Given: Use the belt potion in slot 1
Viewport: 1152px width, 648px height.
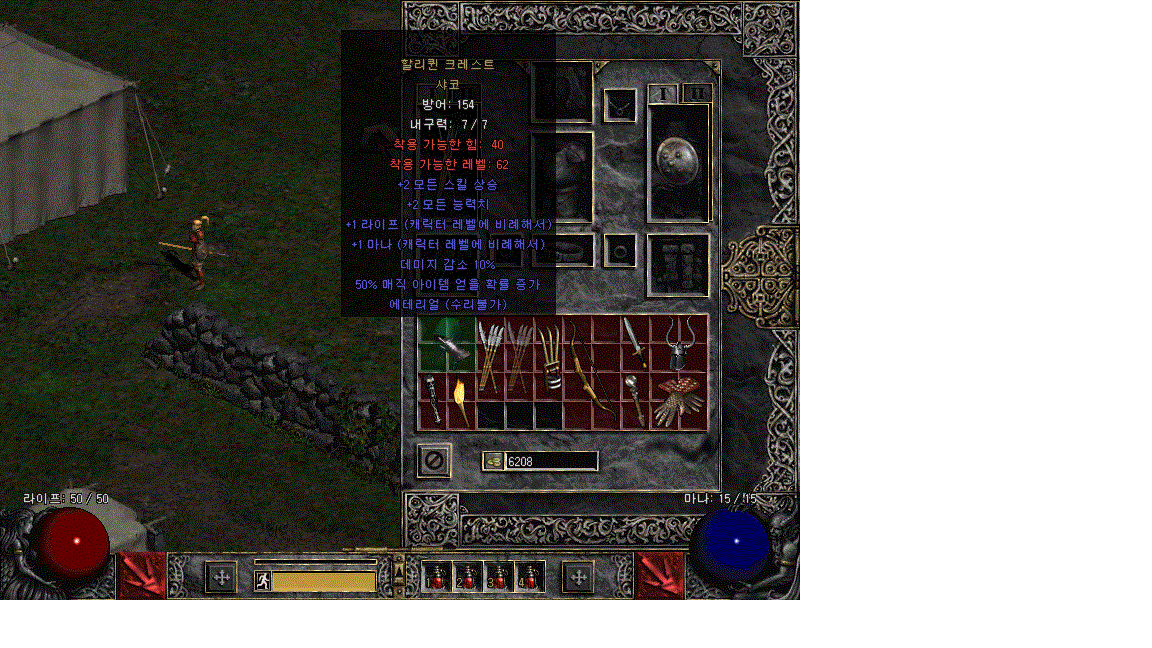Looking at the screenshot, I should coord(436,577).
